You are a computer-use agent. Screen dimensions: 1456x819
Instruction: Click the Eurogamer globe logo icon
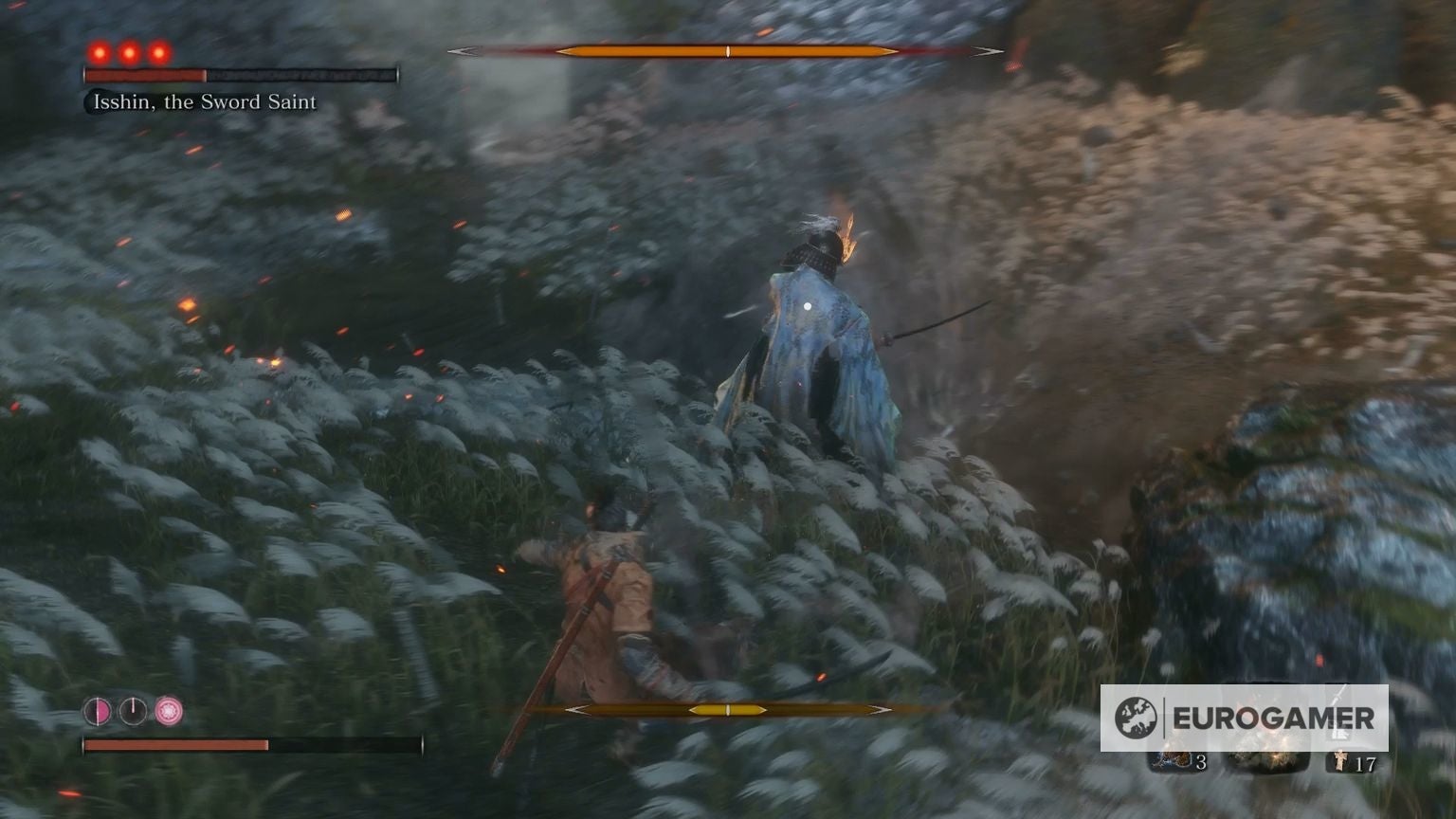(1137, 717)
